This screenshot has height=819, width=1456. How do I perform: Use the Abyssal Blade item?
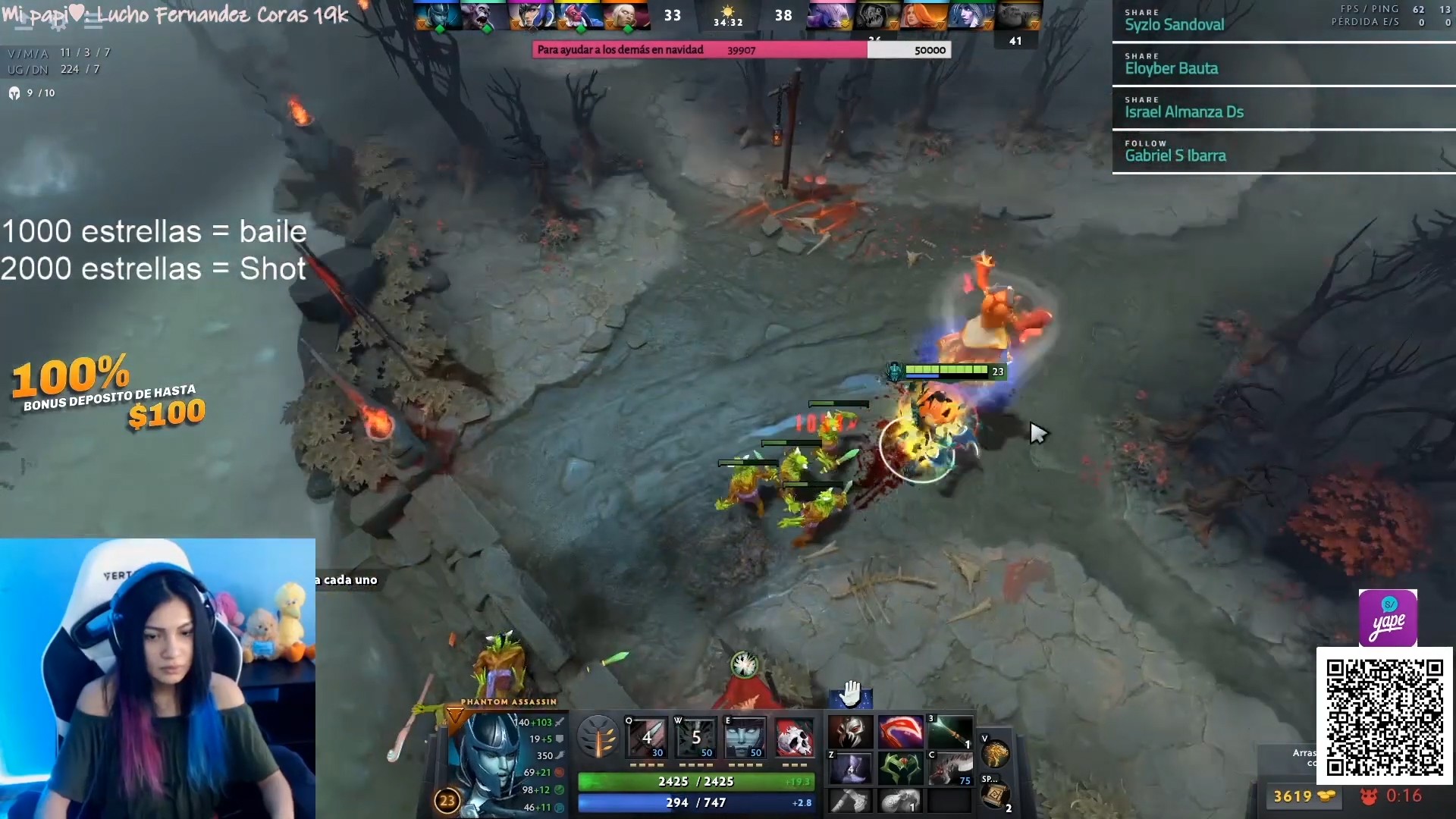coord(950,768)
